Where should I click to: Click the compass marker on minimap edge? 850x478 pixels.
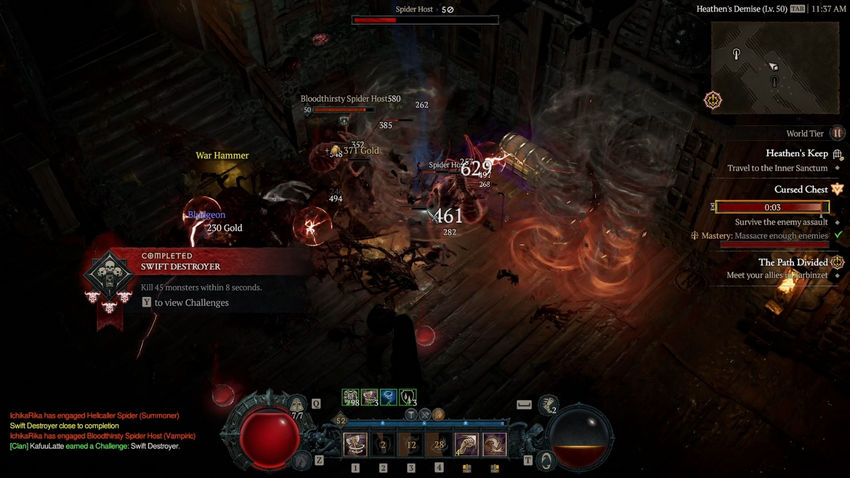(712, 100)
